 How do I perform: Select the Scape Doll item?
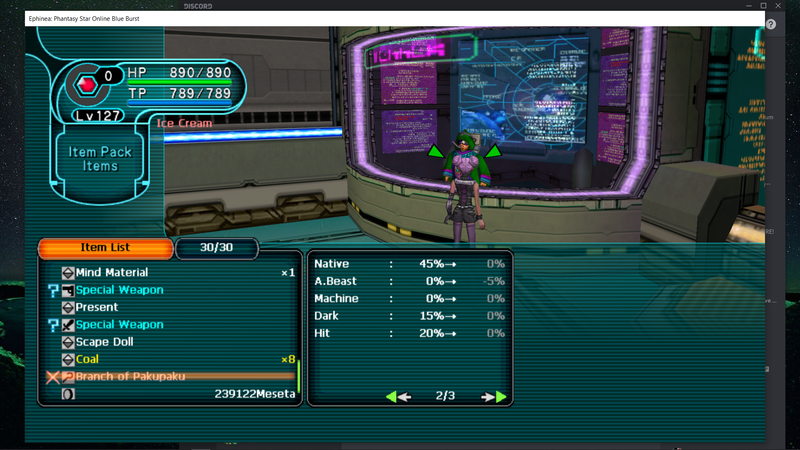click(105, 342)
